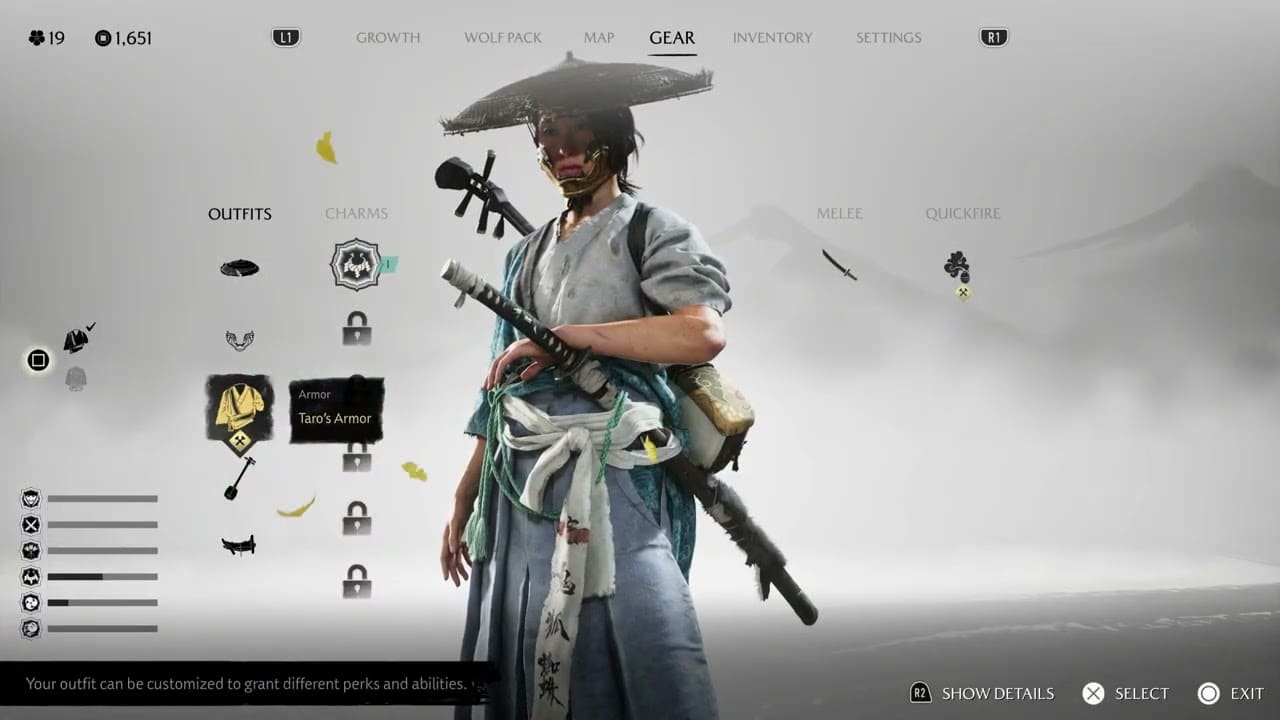Select the Gear tab
1280x720 pixels.
(672, 38)
